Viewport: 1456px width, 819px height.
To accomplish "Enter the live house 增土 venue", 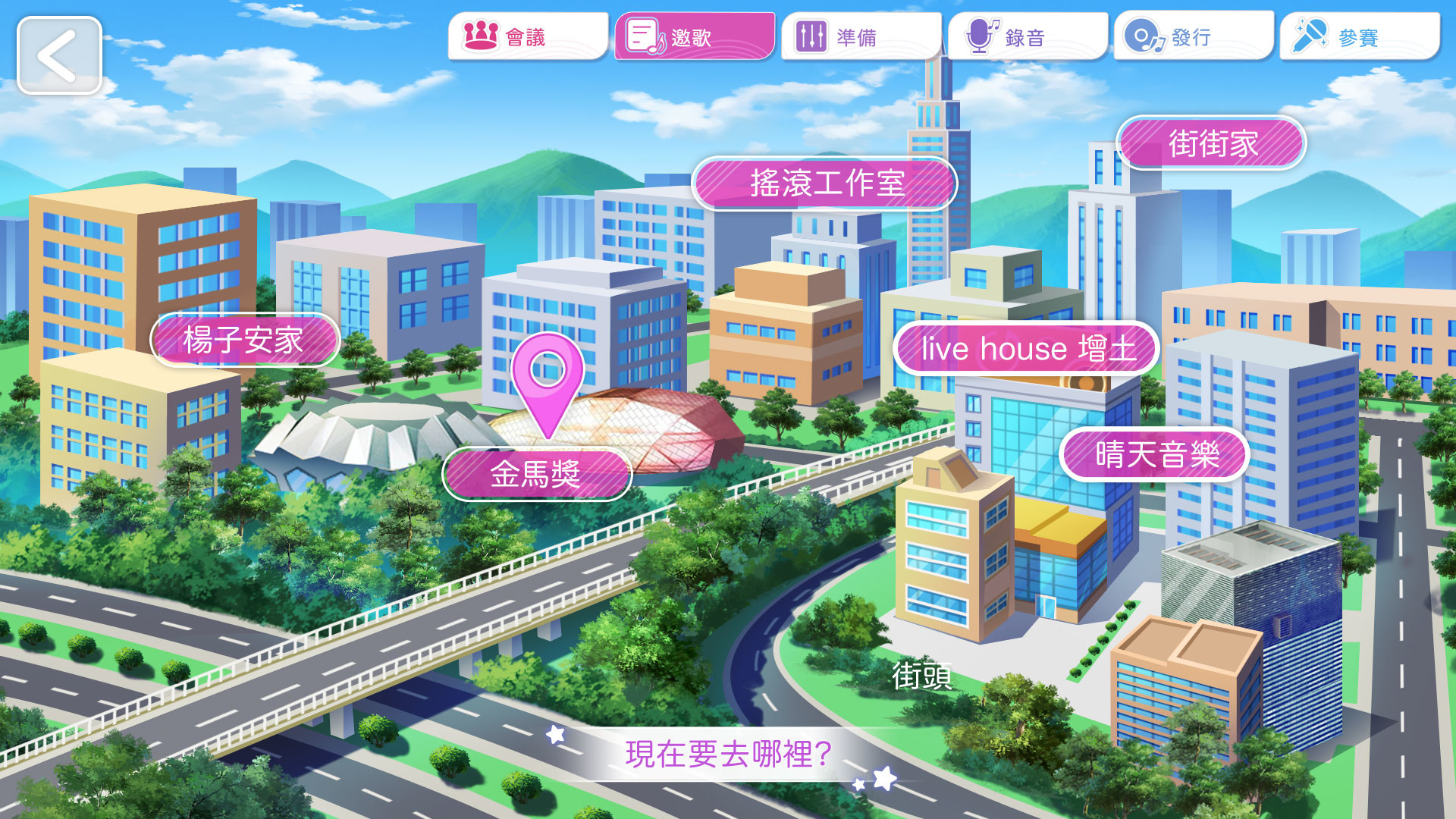I will click(x=1025, y=349).
